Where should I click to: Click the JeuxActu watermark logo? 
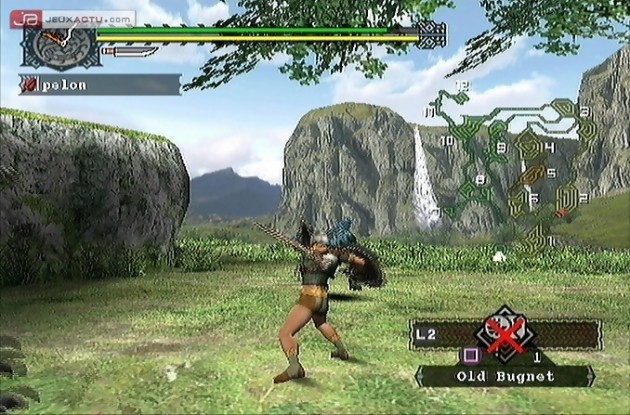[x=78, y=18]
